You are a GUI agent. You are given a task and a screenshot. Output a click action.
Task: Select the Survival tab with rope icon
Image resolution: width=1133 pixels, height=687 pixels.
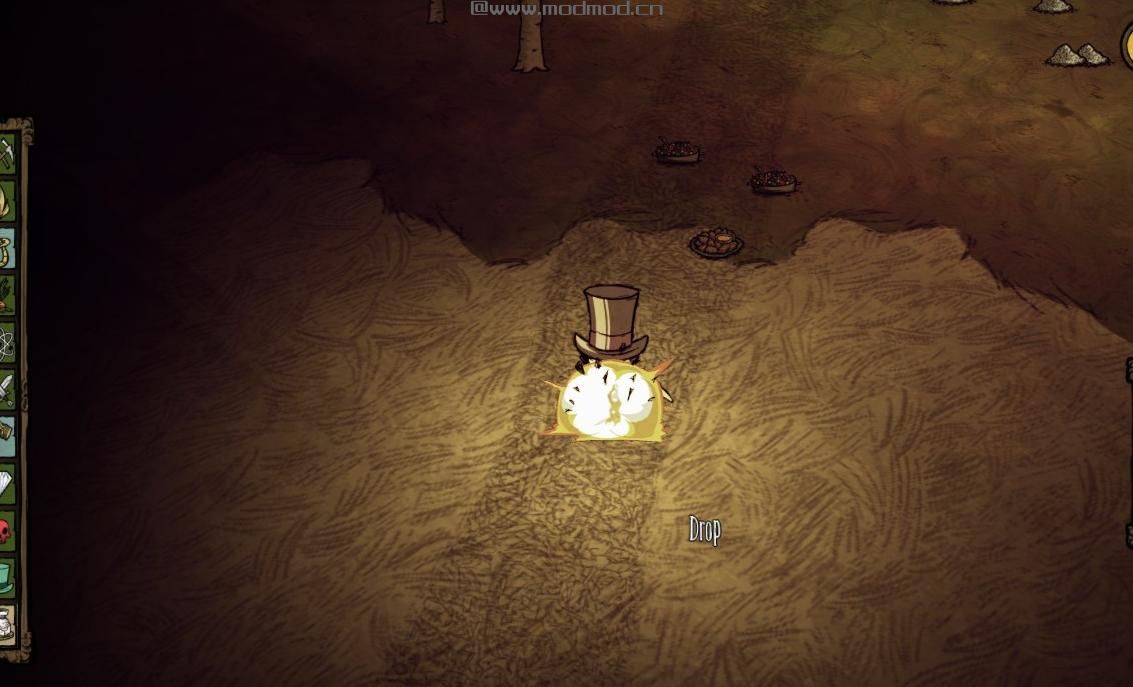8,248
